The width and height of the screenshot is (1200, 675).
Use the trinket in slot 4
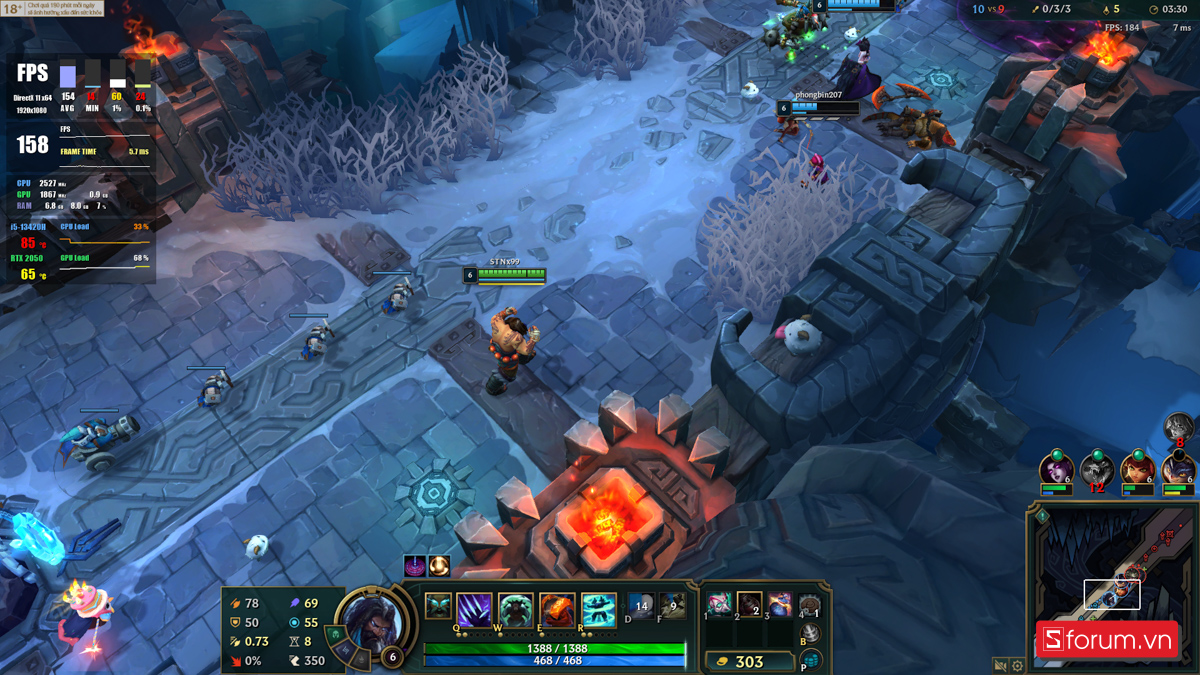(x=810, y=606)
